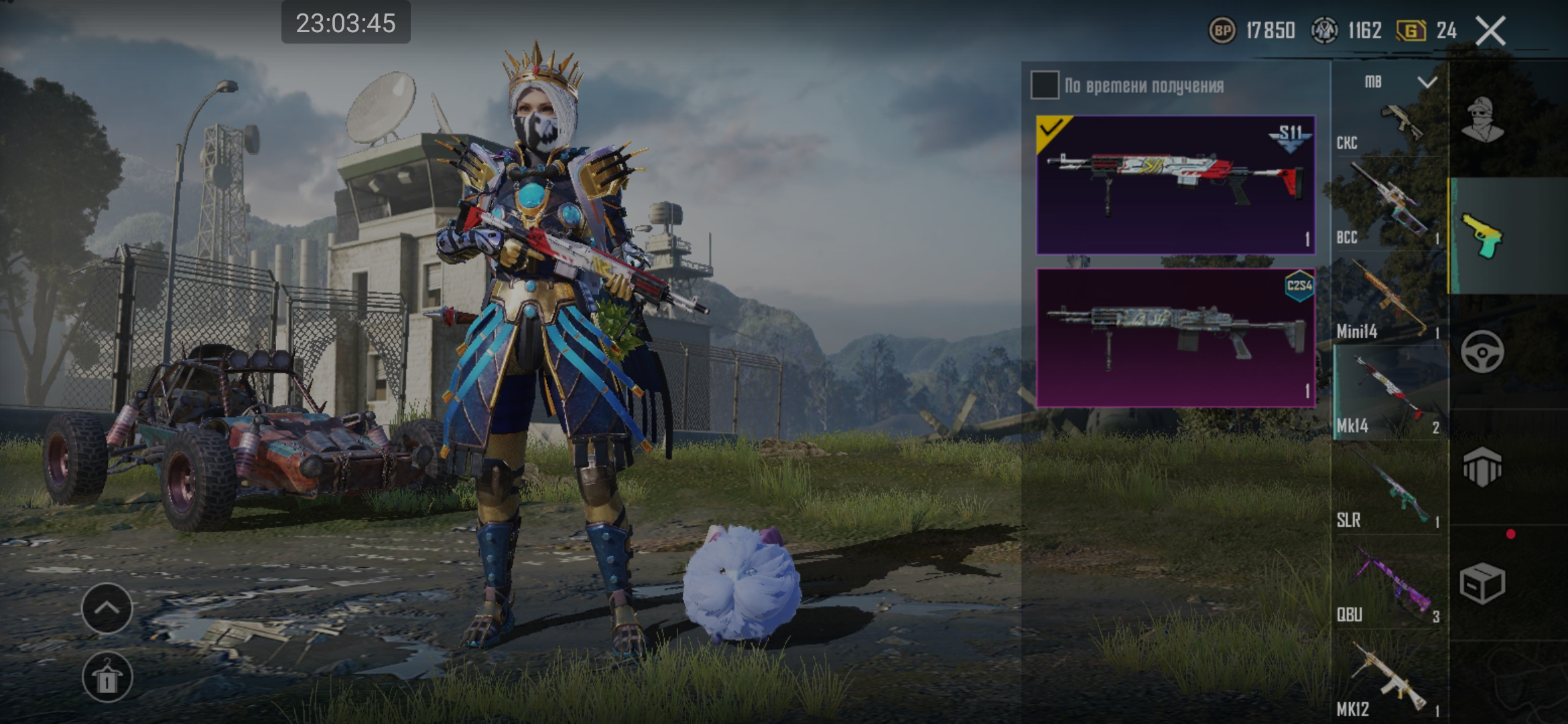1568x724 pixels.
Task: Select the S11 red and white Mk14 skin
Action: click(1175, 185)
